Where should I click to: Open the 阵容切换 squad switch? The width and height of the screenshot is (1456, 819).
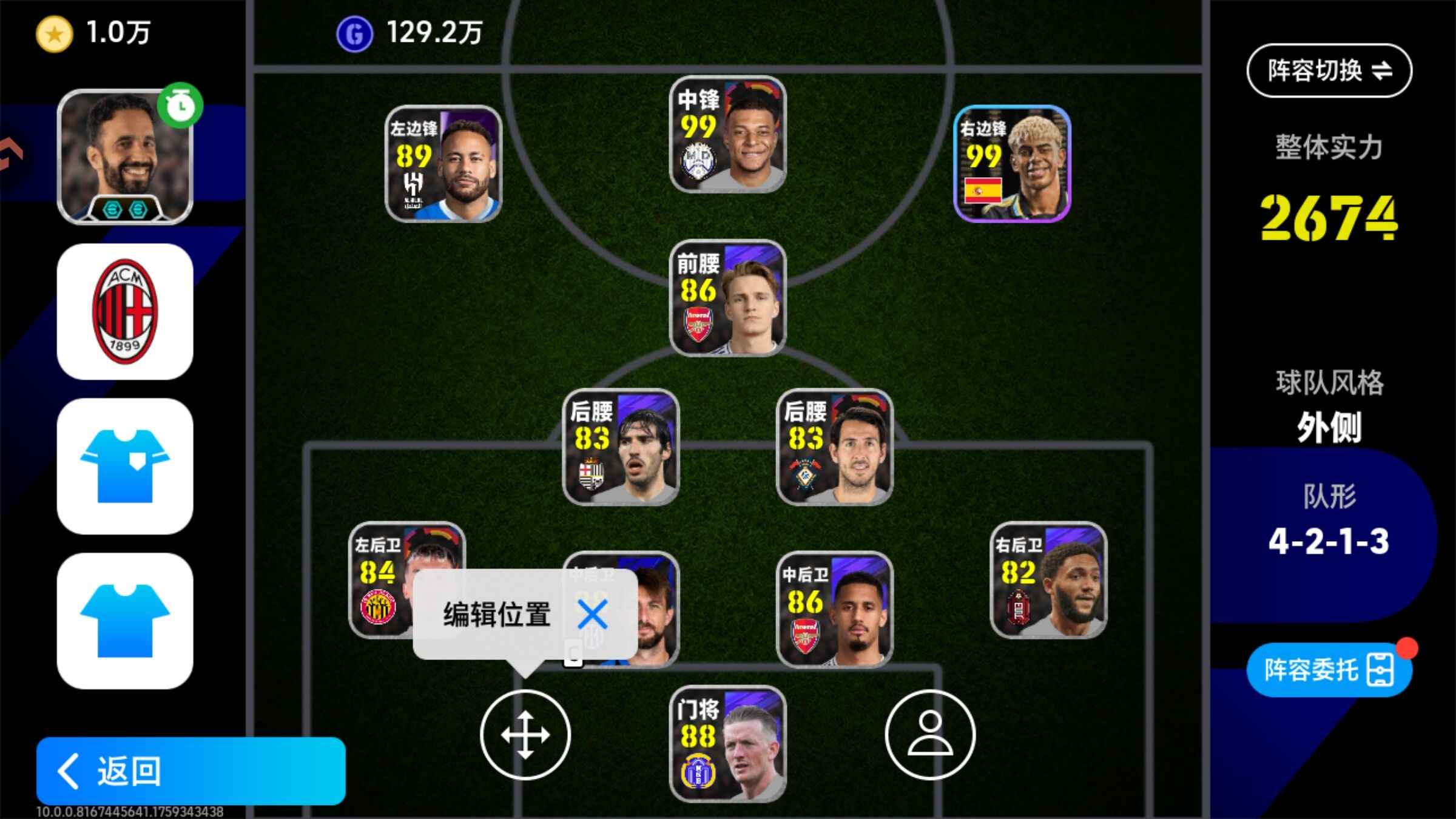point(1329,71)
